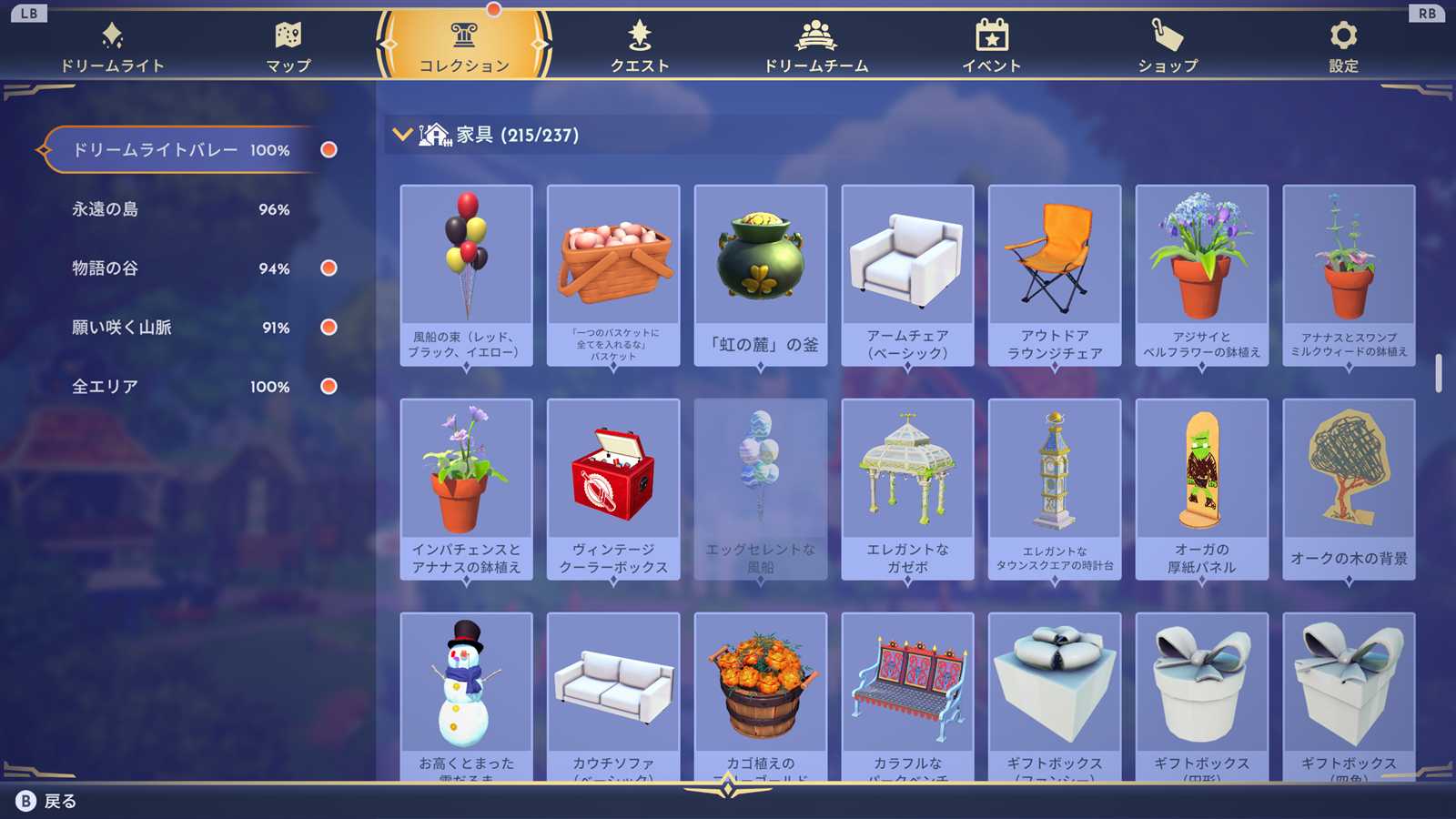The height and width of the screenshot is (819, 1456).
Task: Switch to the ドリームチーム tab
Action: 815,47
